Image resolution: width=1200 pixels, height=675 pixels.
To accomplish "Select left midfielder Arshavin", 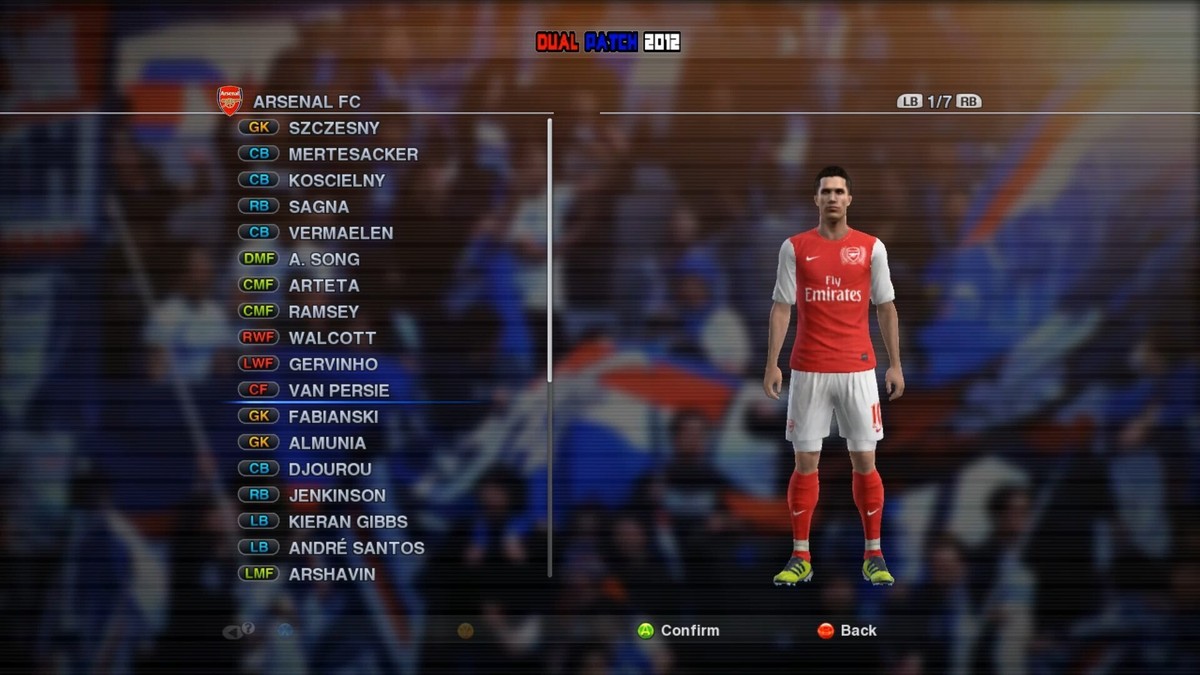I will [x=331, y=574].
